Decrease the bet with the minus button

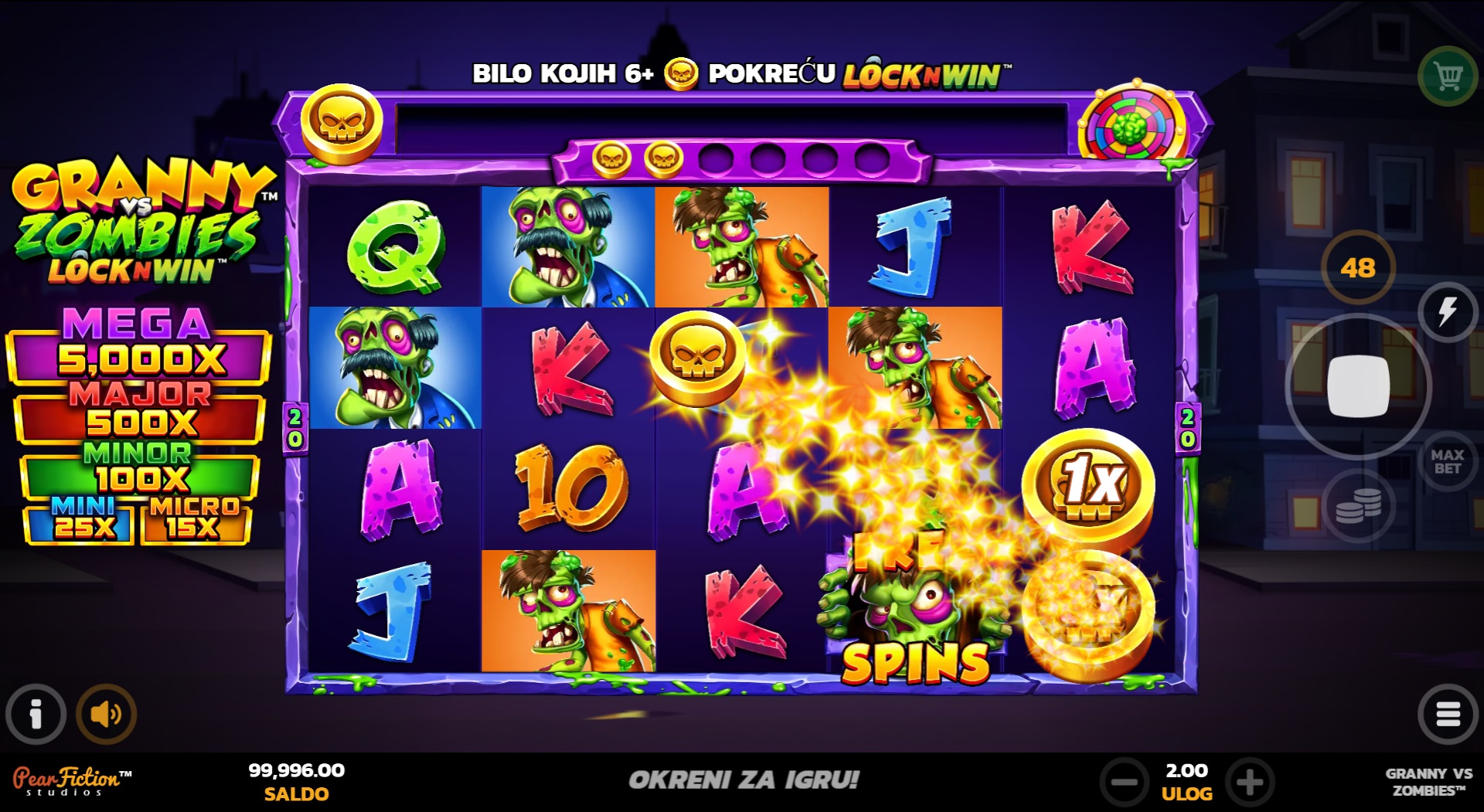(x=1124, y=782)
